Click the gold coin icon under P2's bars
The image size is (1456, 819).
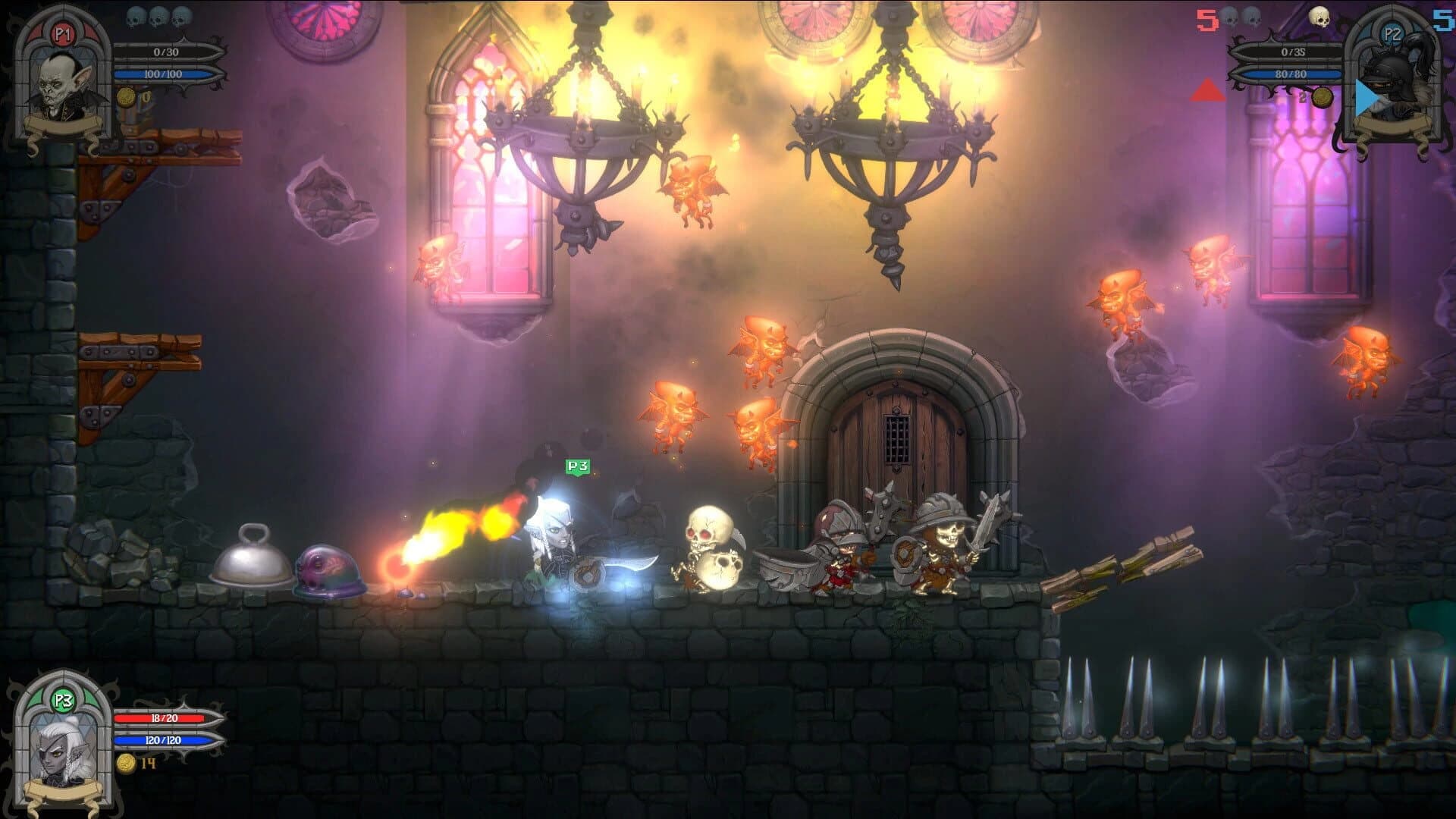[x=1323, y=97]
